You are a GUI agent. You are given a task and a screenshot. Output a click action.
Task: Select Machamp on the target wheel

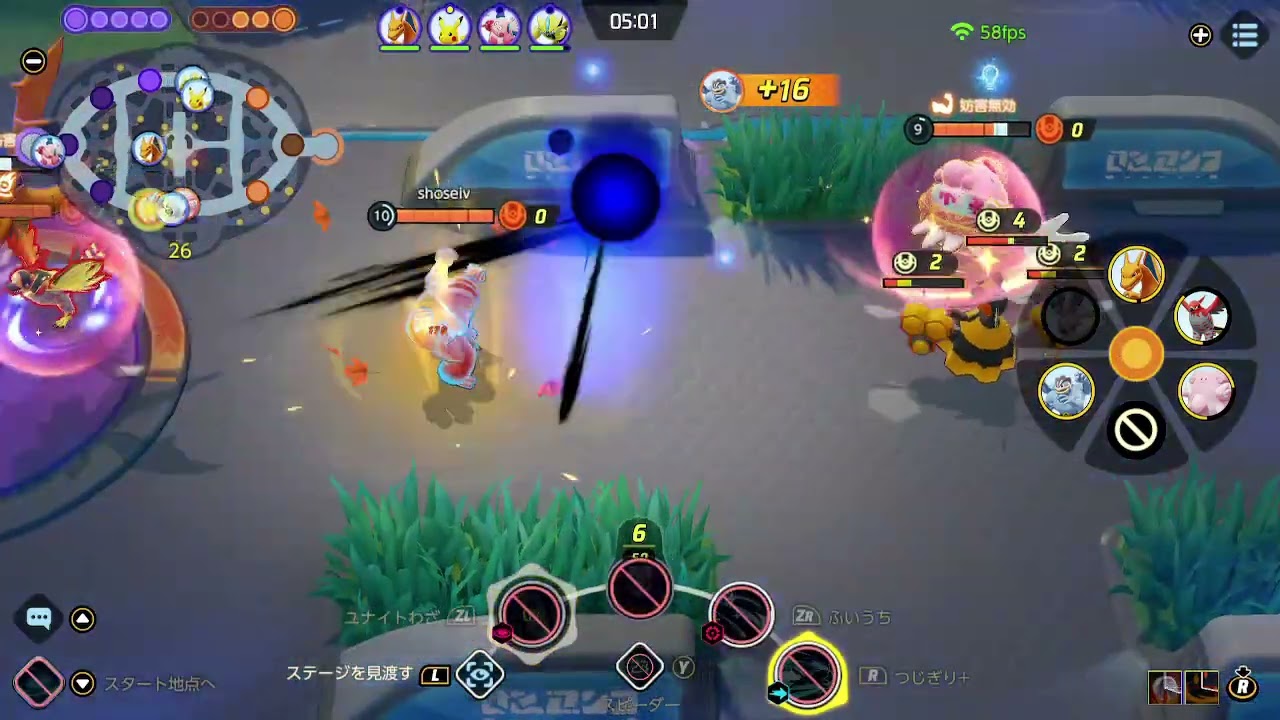click(1066, 392)
